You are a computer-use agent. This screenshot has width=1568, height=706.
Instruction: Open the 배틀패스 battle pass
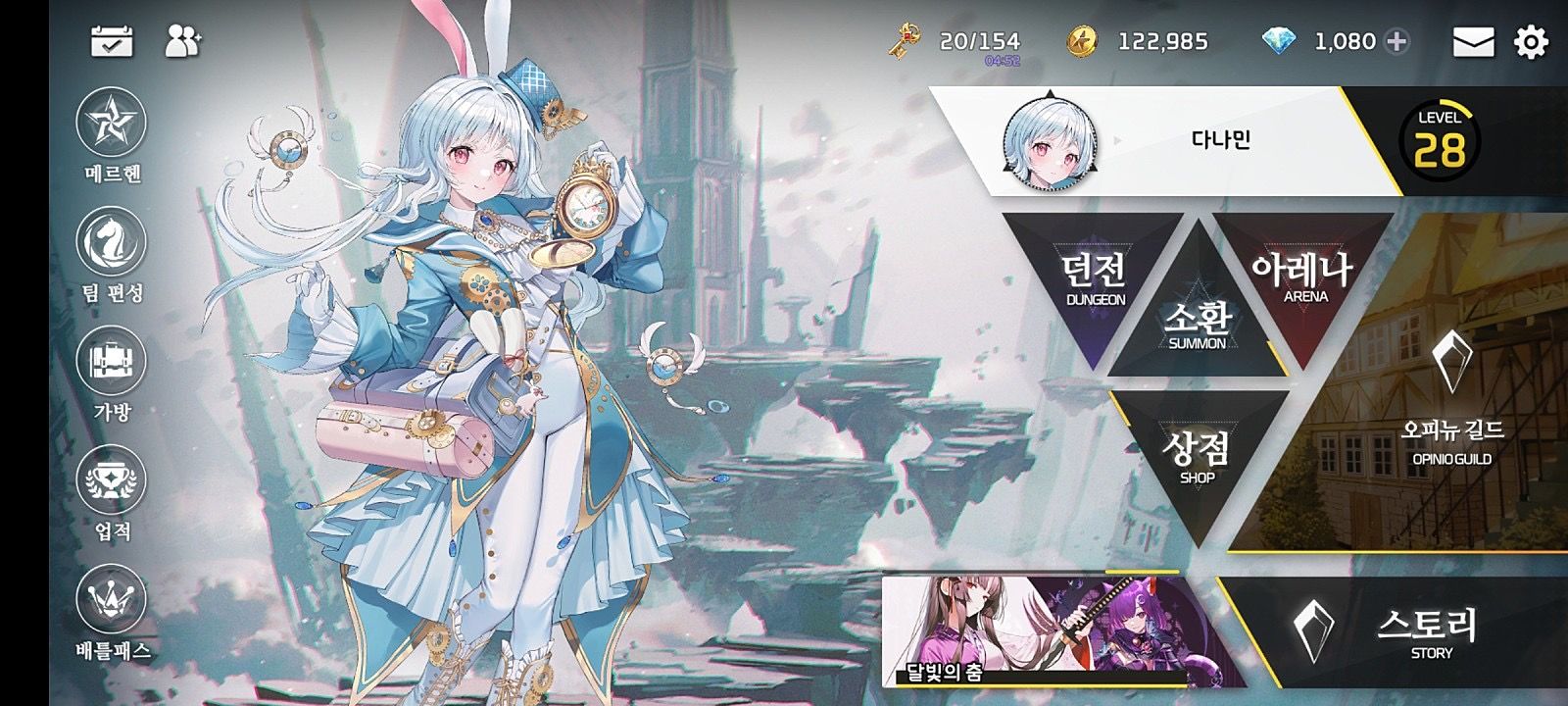tap(111, 600)
